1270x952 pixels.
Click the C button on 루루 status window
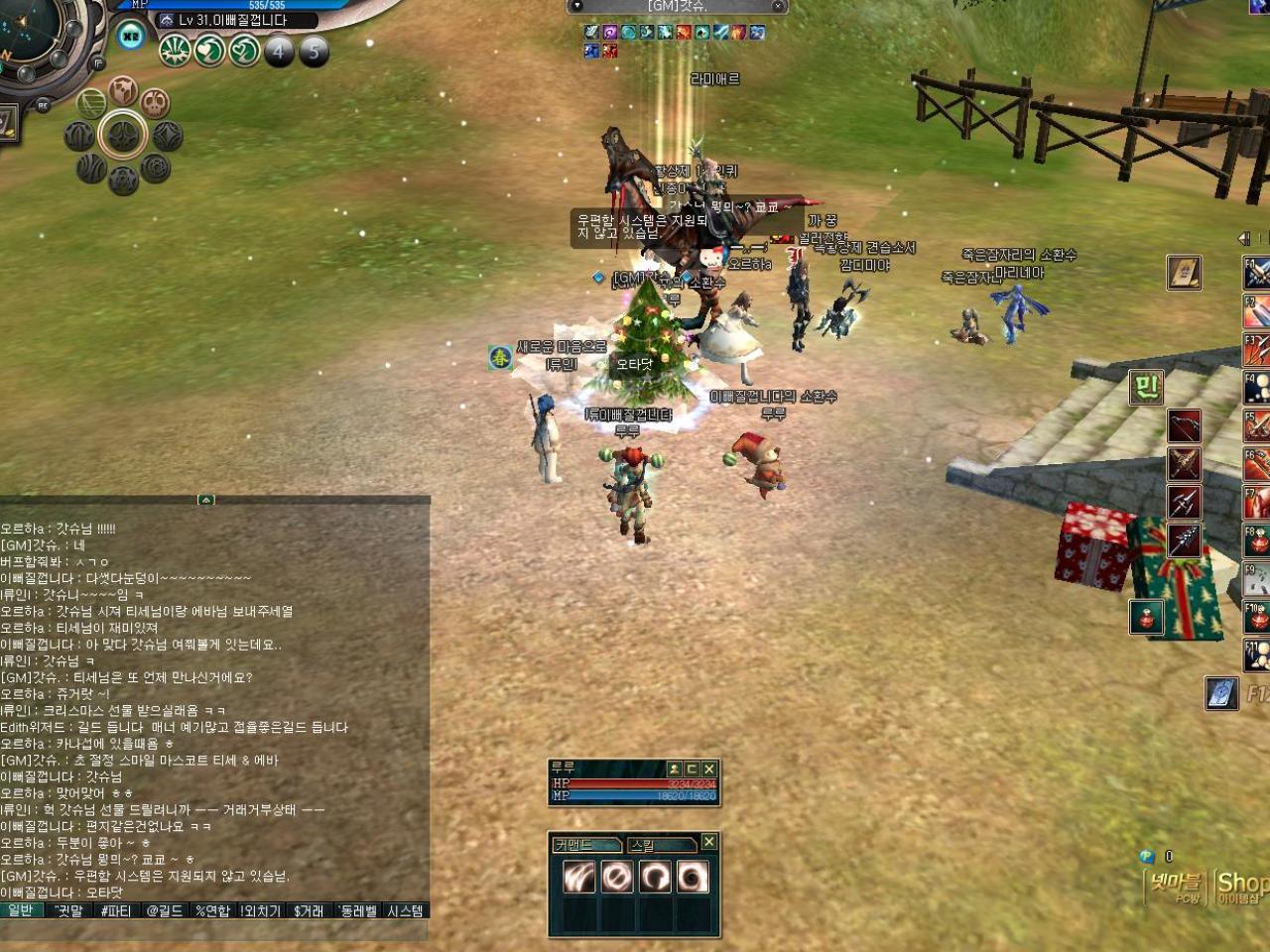(x=693, y=769)
